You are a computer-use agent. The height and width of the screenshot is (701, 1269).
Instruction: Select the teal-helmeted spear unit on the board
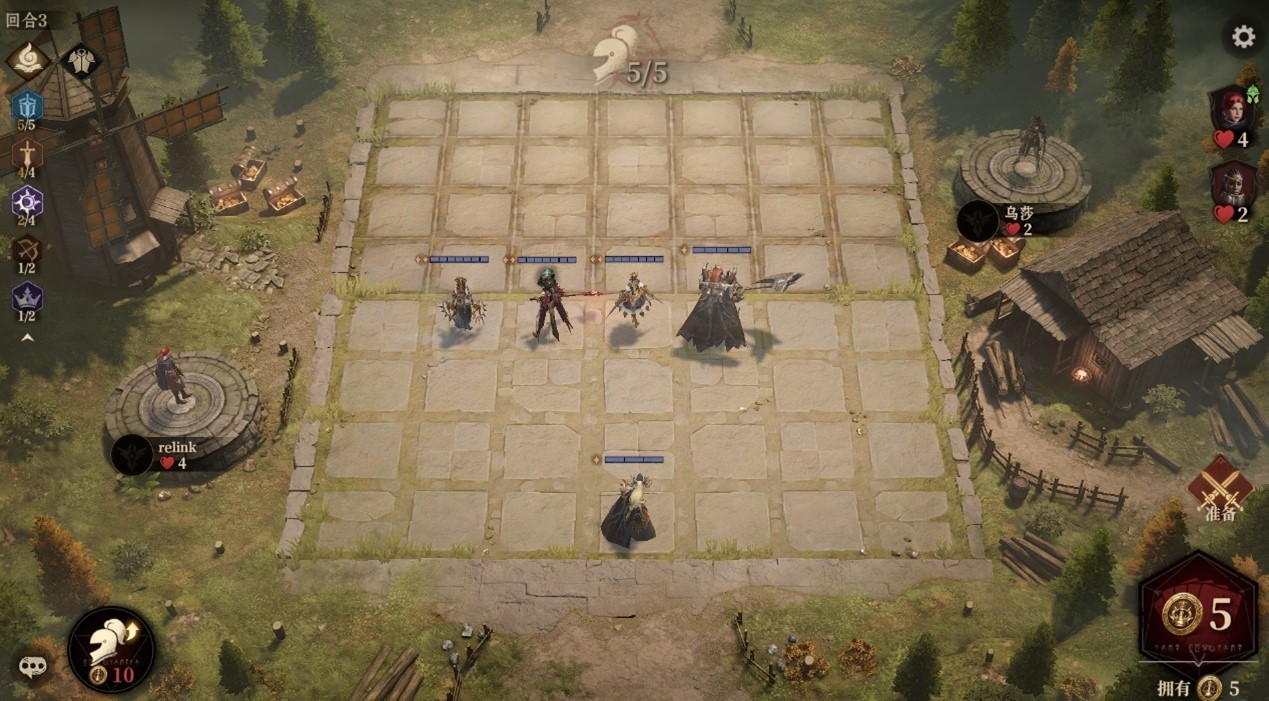pos(549,304)
